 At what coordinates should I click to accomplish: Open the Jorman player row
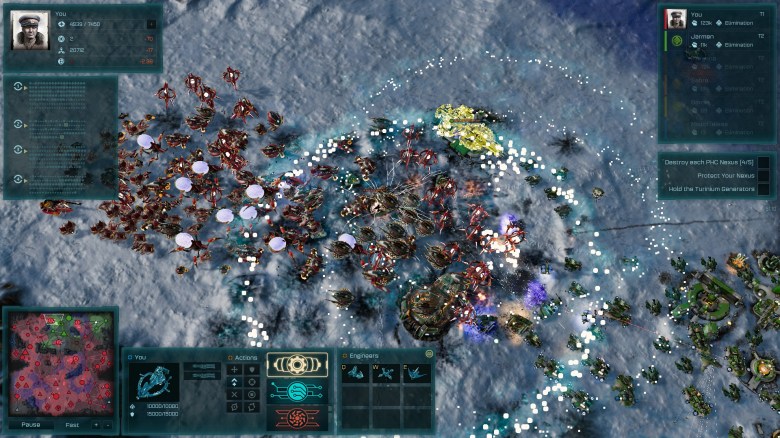click(716, 40)
